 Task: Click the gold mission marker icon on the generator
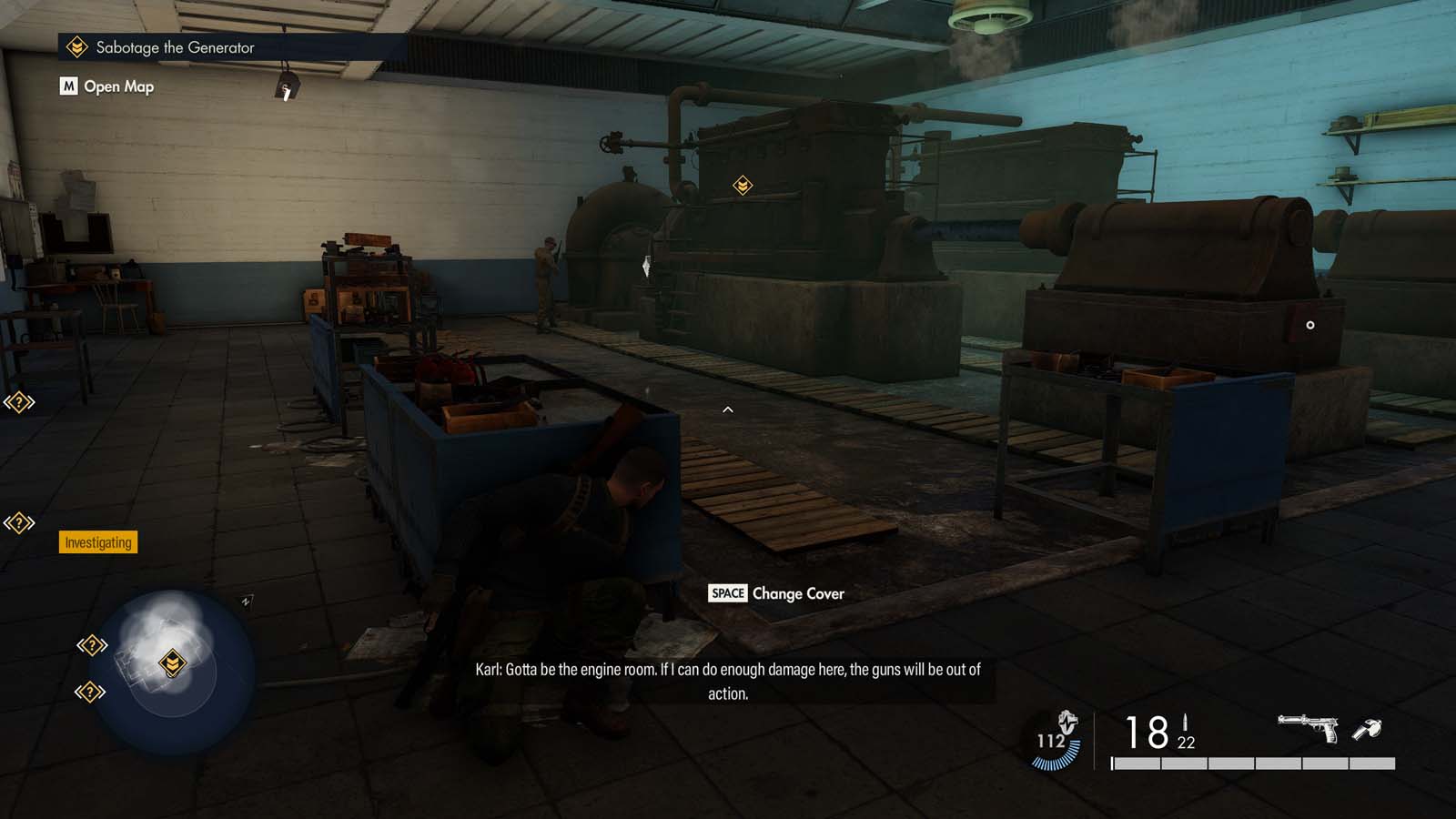point(743,186)
